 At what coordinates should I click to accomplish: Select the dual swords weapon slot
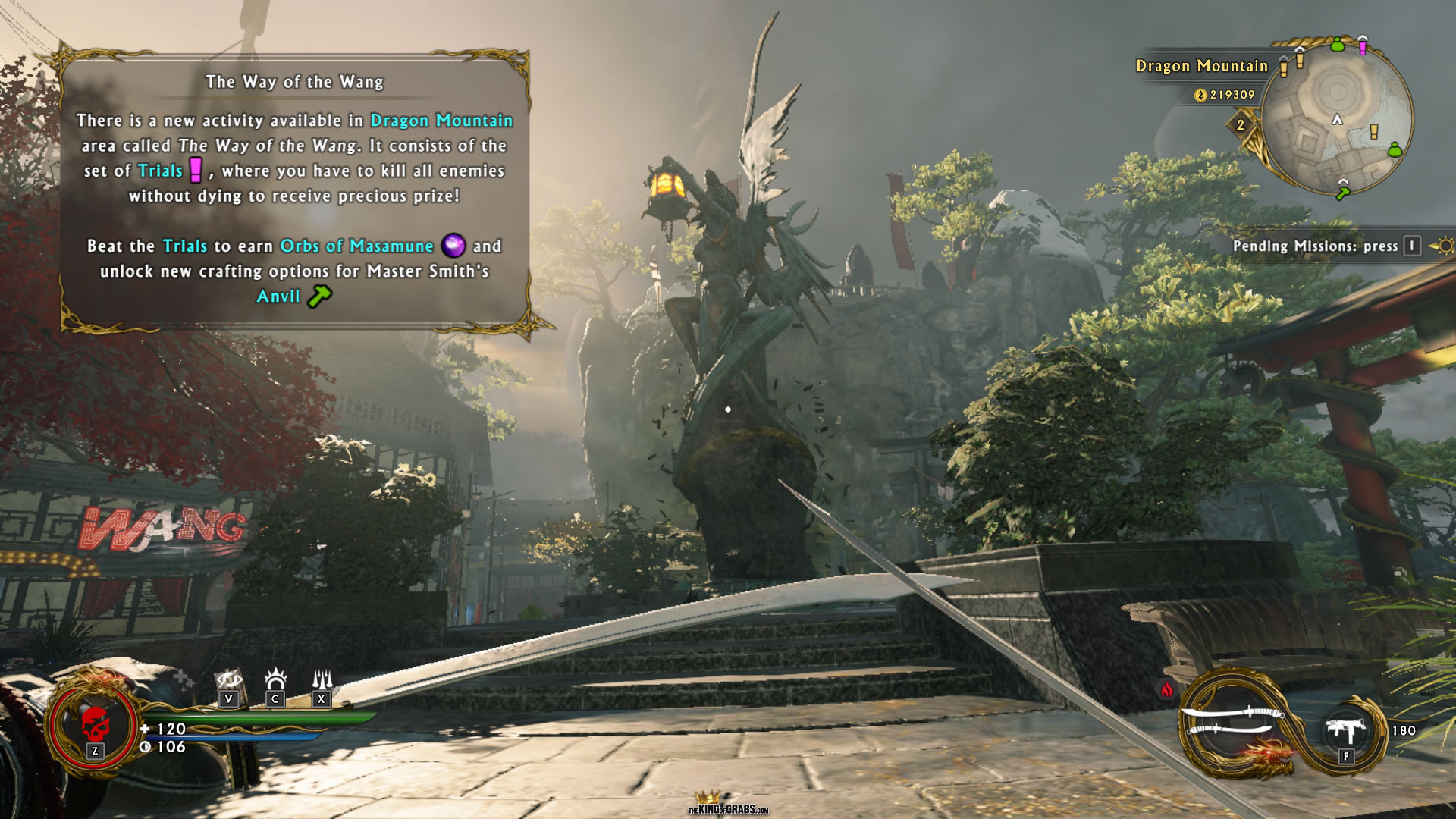point(1230,721)
